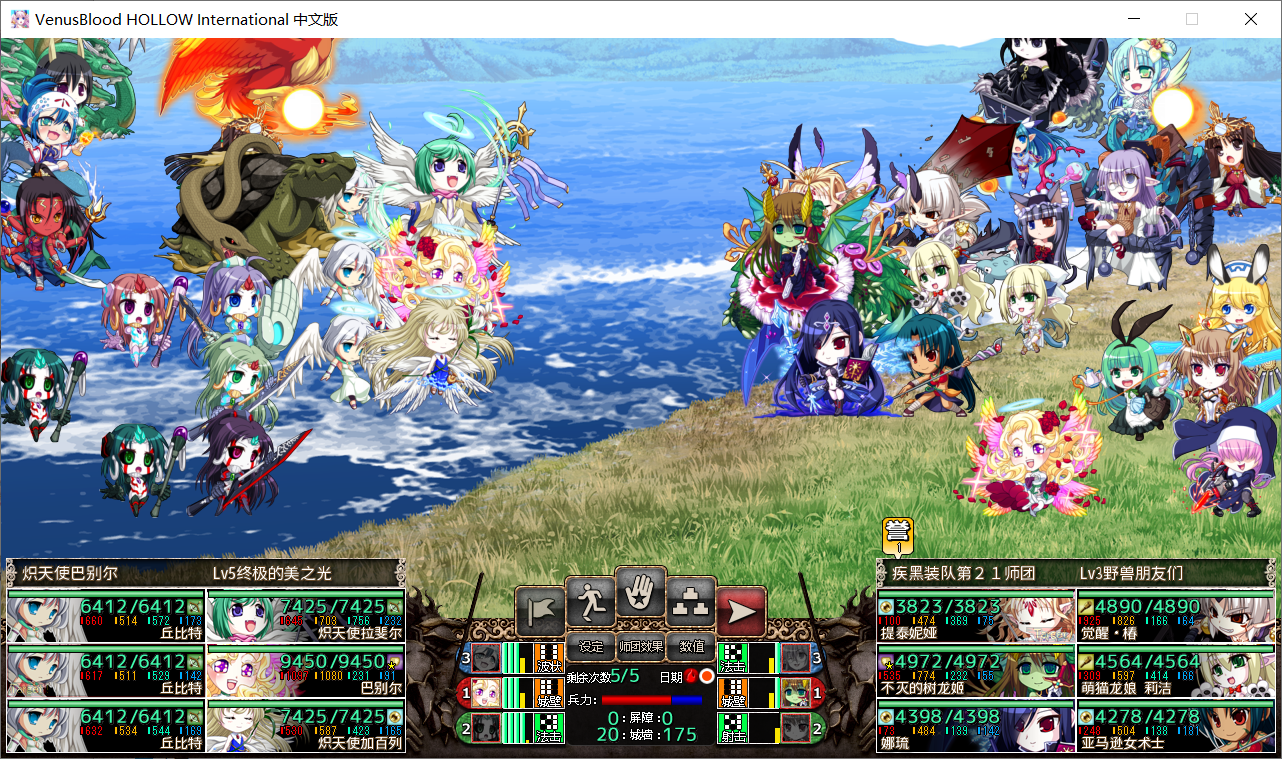Activate the hand with star command
Screen dimensions: 1282x759
pos(641,593)
